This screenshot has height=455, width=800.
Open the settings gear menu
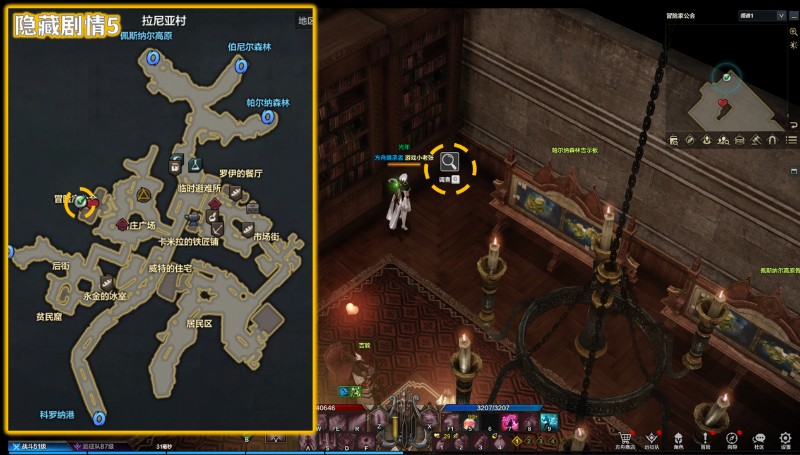[786, 437]
